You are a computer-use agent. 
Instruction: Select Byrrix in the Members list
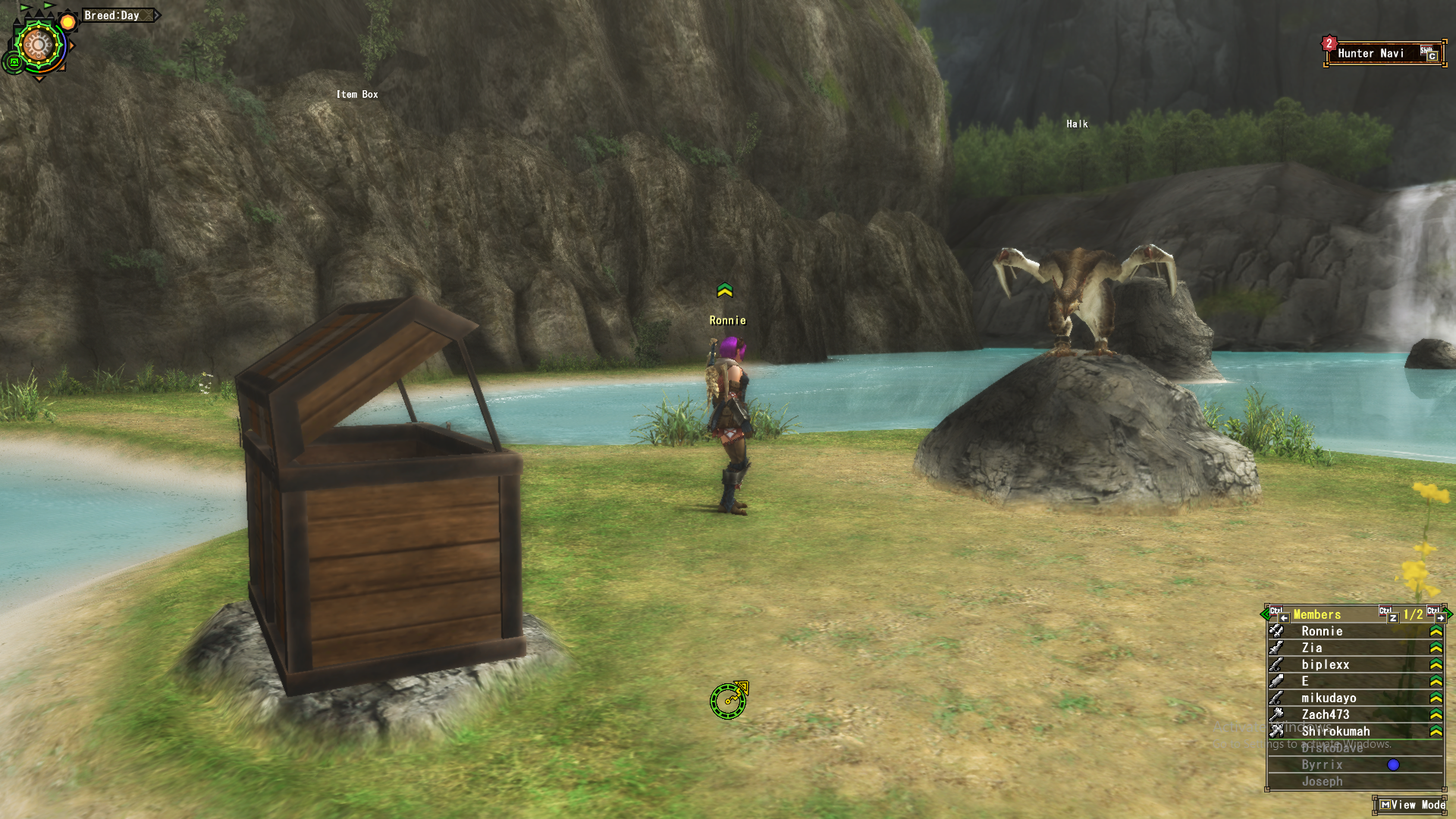point(1322,765)
